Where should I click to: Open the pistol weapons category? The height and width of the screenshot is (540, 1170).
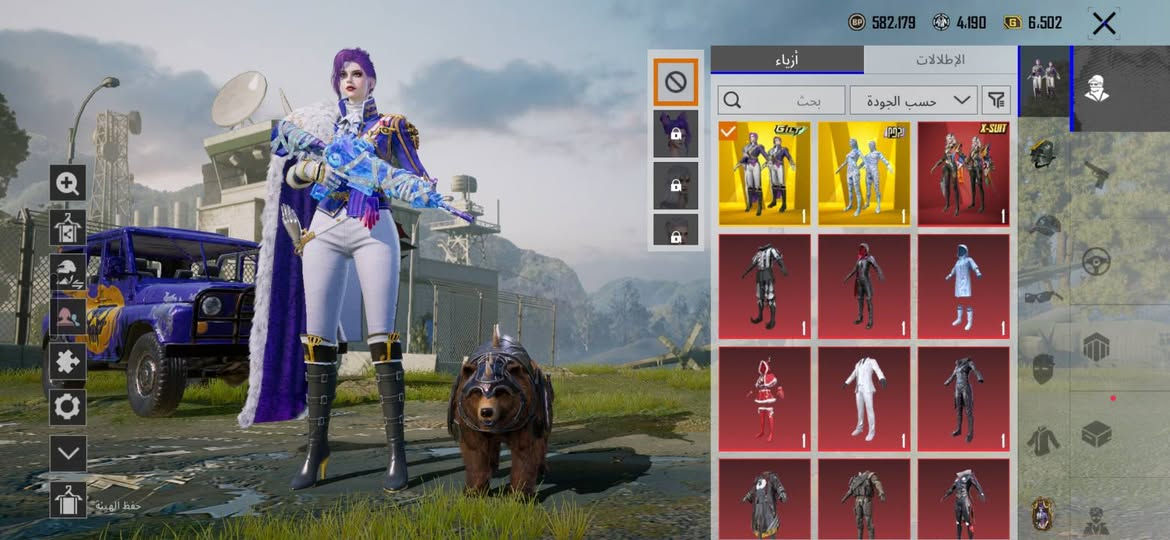1096,173
